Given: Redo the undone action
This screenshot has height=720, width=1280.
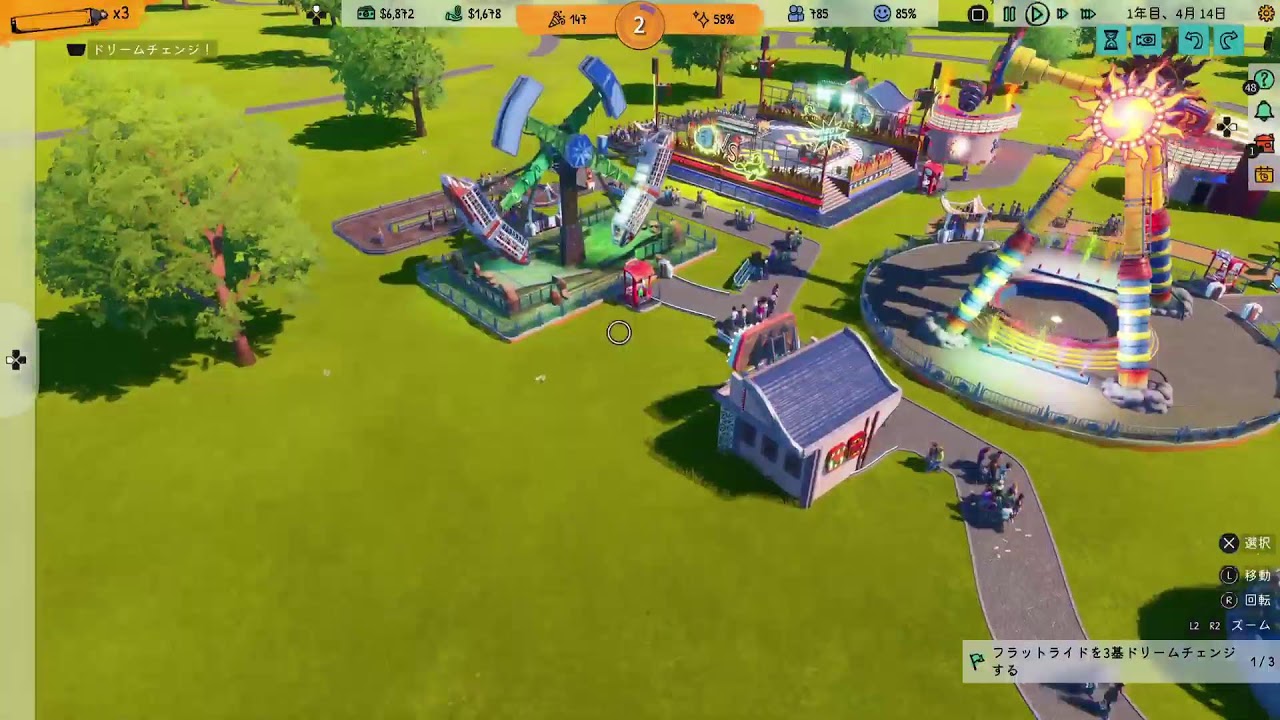Looking at the screenshot, I should click(1228, 40).
